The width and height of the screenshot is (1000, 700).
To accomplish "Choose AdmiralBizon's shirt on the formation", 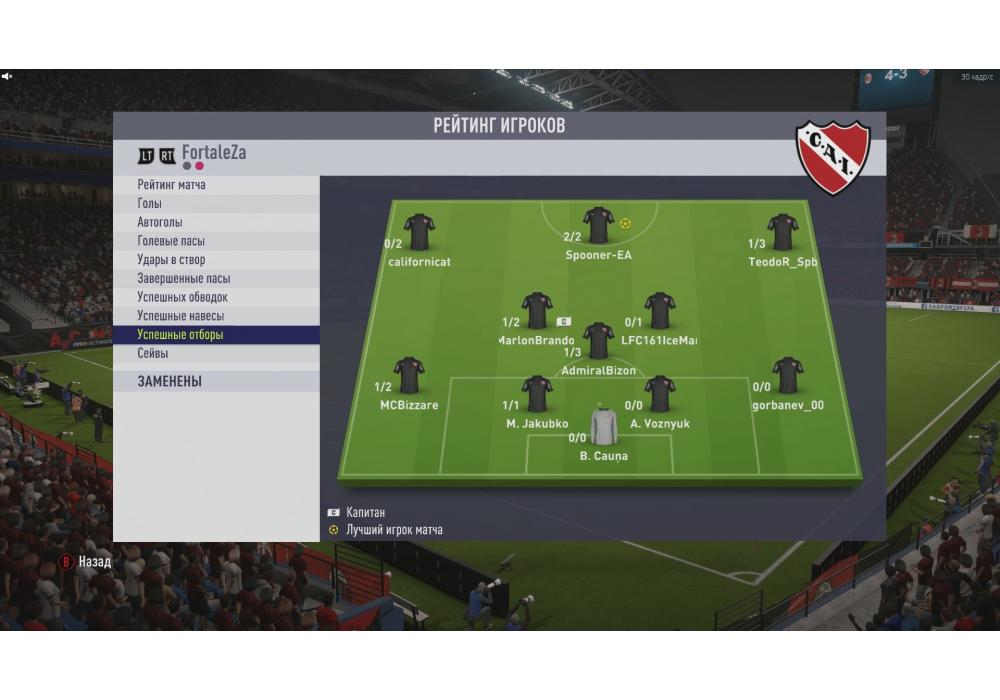I will 599,340.
